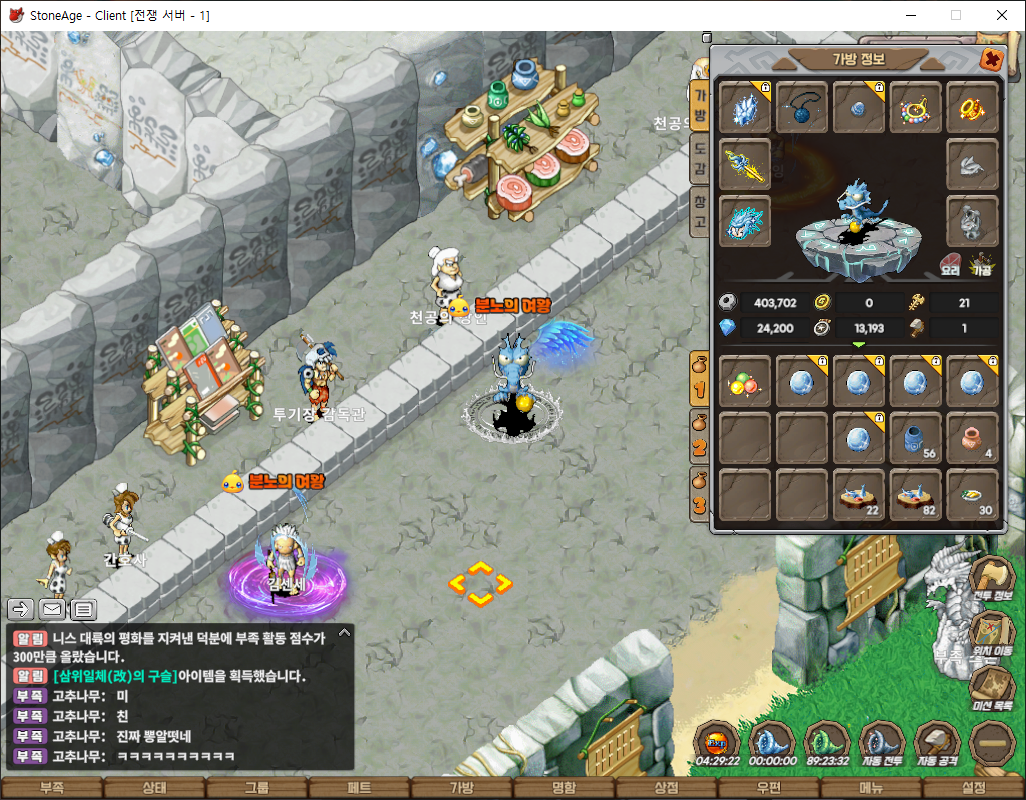Viewport: 1026px width, 800px height.
Task: Open the 설정 settings menu
Action: tap(973, 788)
